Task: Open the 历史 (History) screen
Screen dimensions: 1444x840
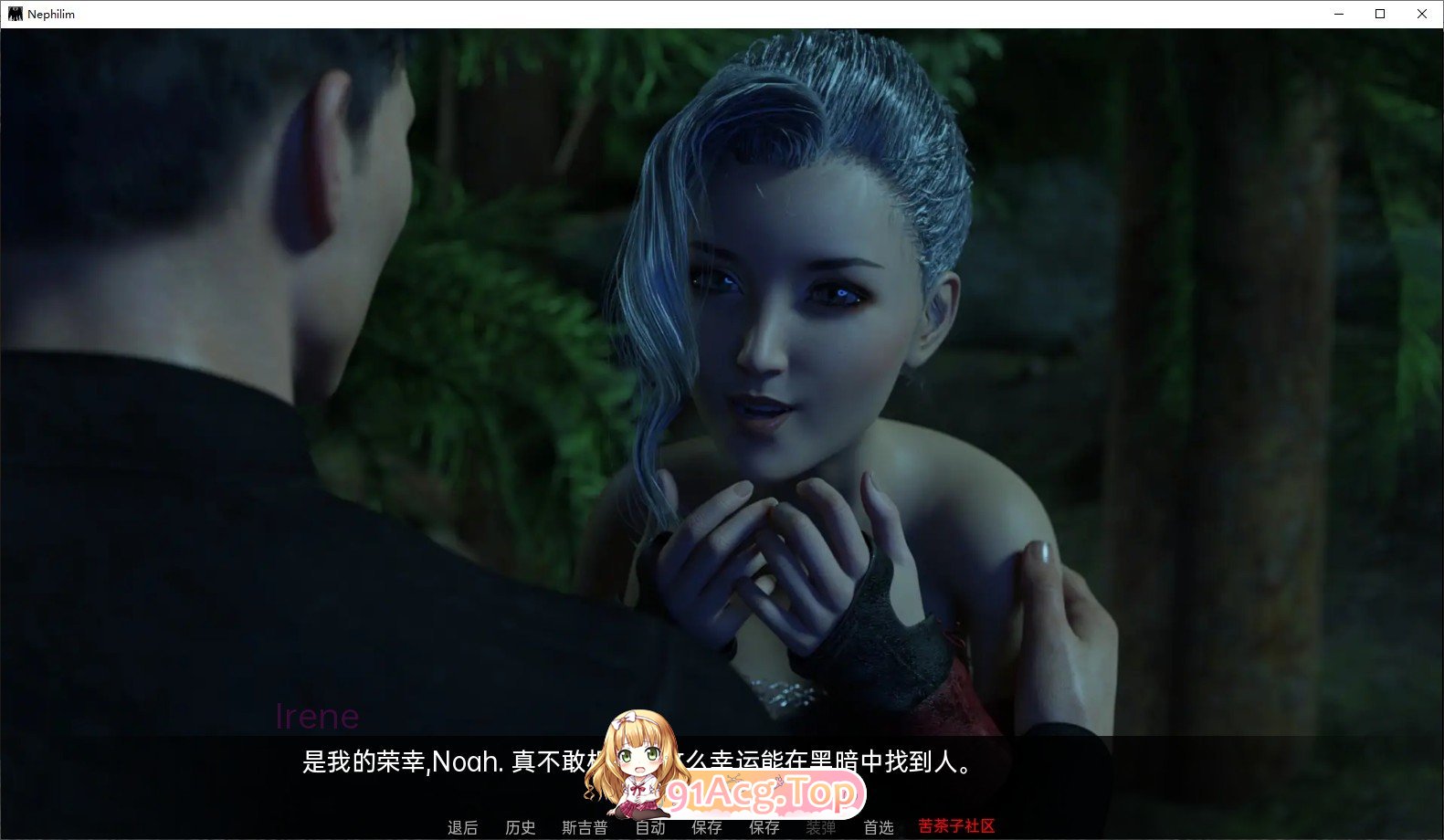Action: [x=520, y=827]
